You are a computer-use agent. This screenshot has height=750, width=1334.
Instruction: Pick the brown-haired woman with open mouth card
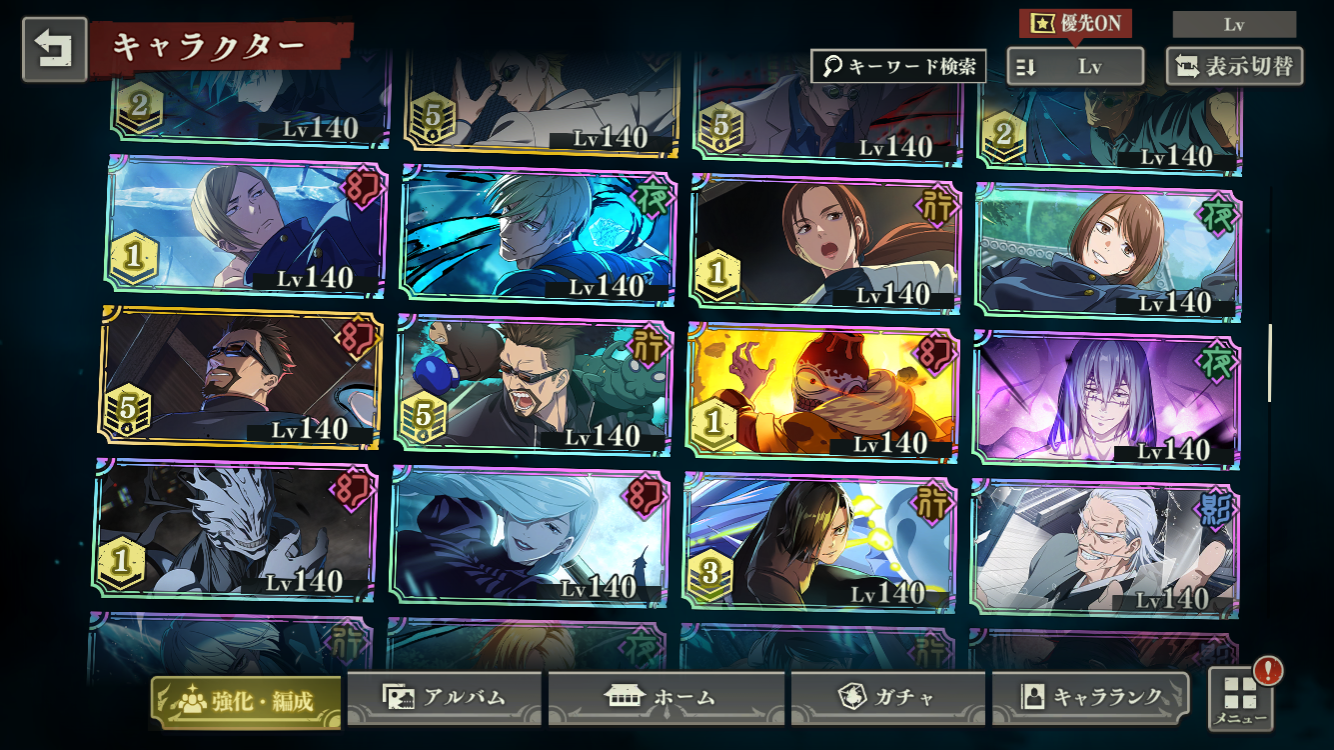click(x=825, y=241)
